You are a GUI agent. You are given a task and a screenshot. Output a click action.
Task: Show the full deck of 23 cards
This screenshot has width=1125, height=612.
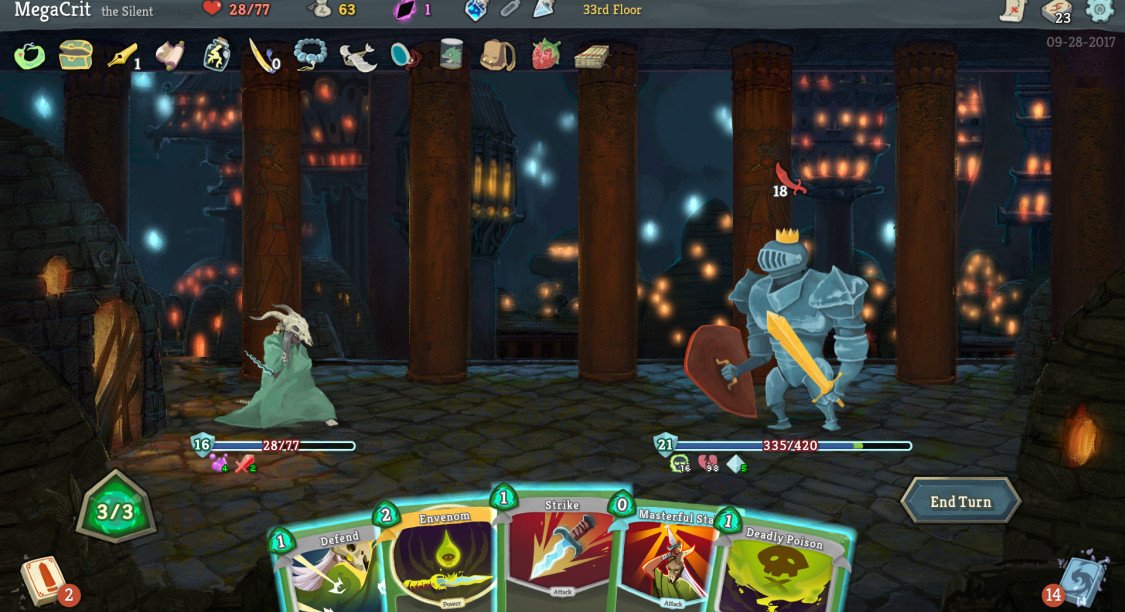coord(1056,12)
